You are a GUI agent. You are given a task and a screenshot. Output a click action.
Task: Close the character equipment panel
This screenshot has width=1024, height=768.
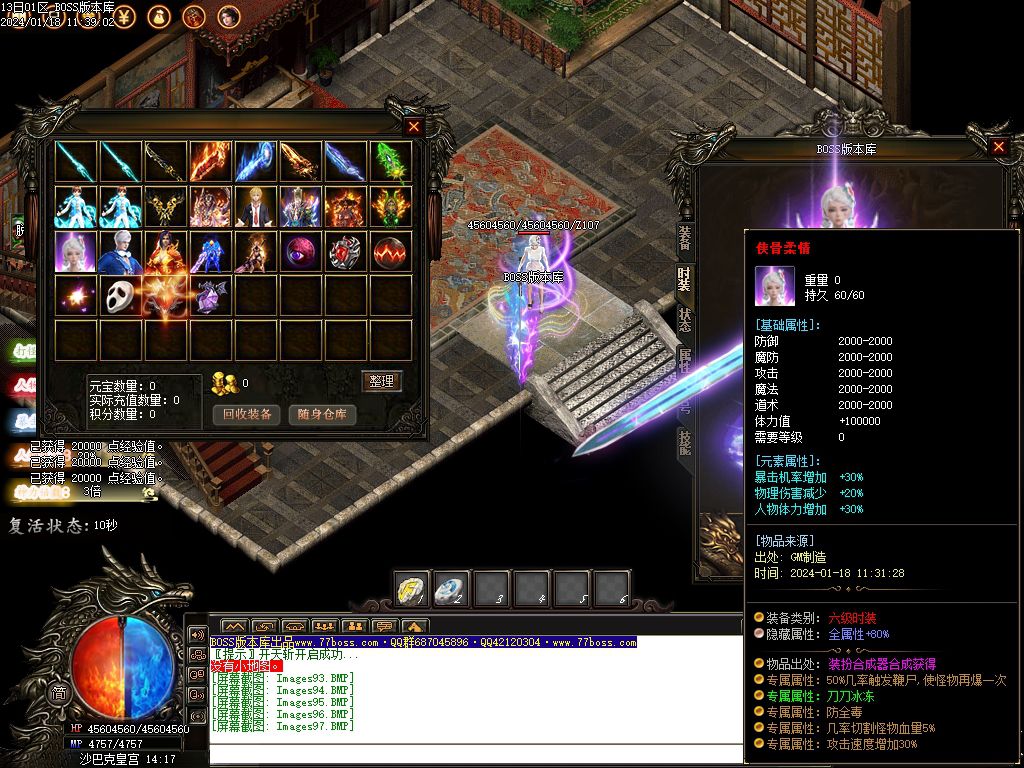pos(998,147)
